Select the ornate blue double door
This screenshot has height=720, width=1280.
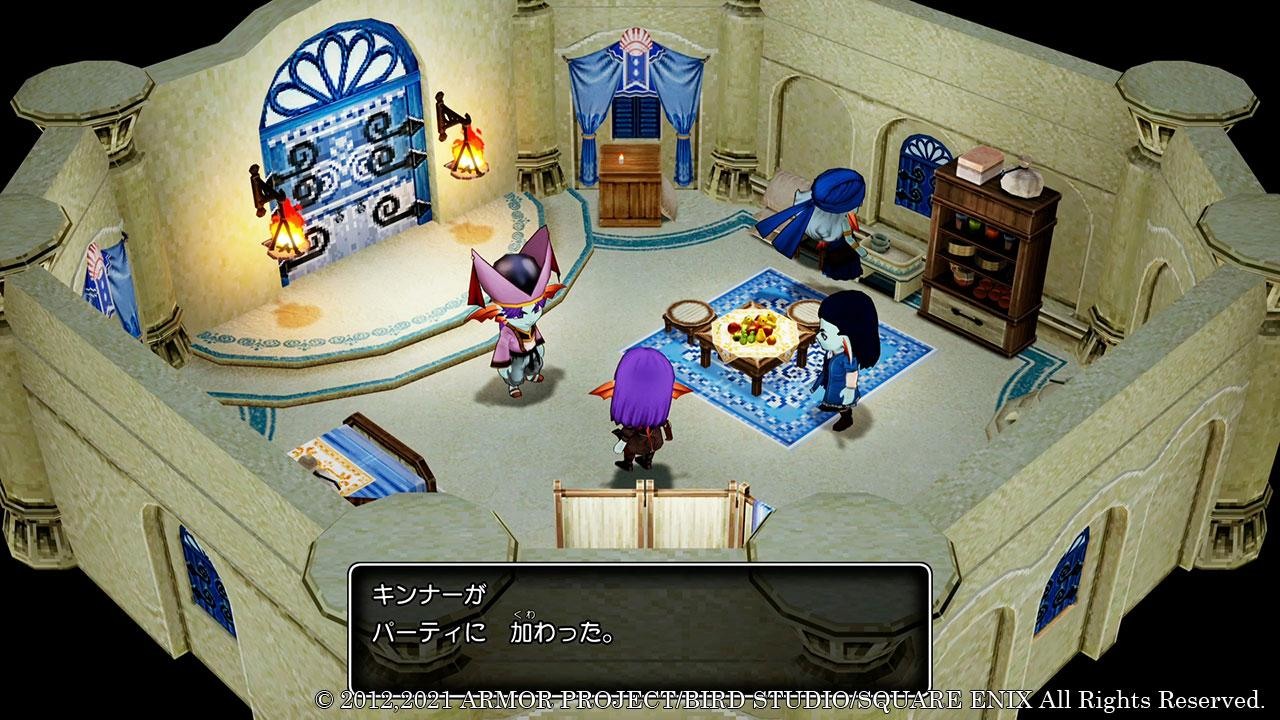pyautogui.click(x=345, y=160)
